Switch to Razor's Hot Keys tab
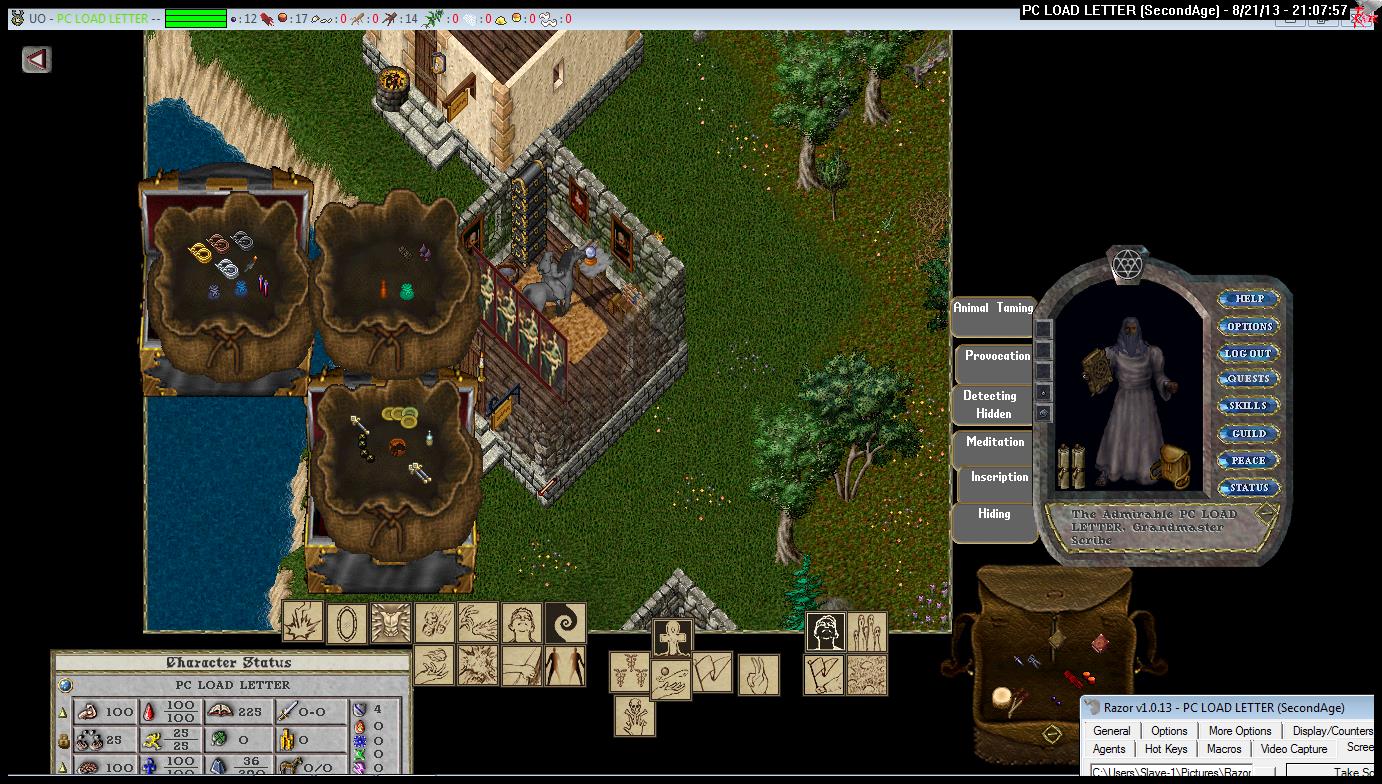The height and width of the screenshot is (784, 1382). (x=1166, y=749)
